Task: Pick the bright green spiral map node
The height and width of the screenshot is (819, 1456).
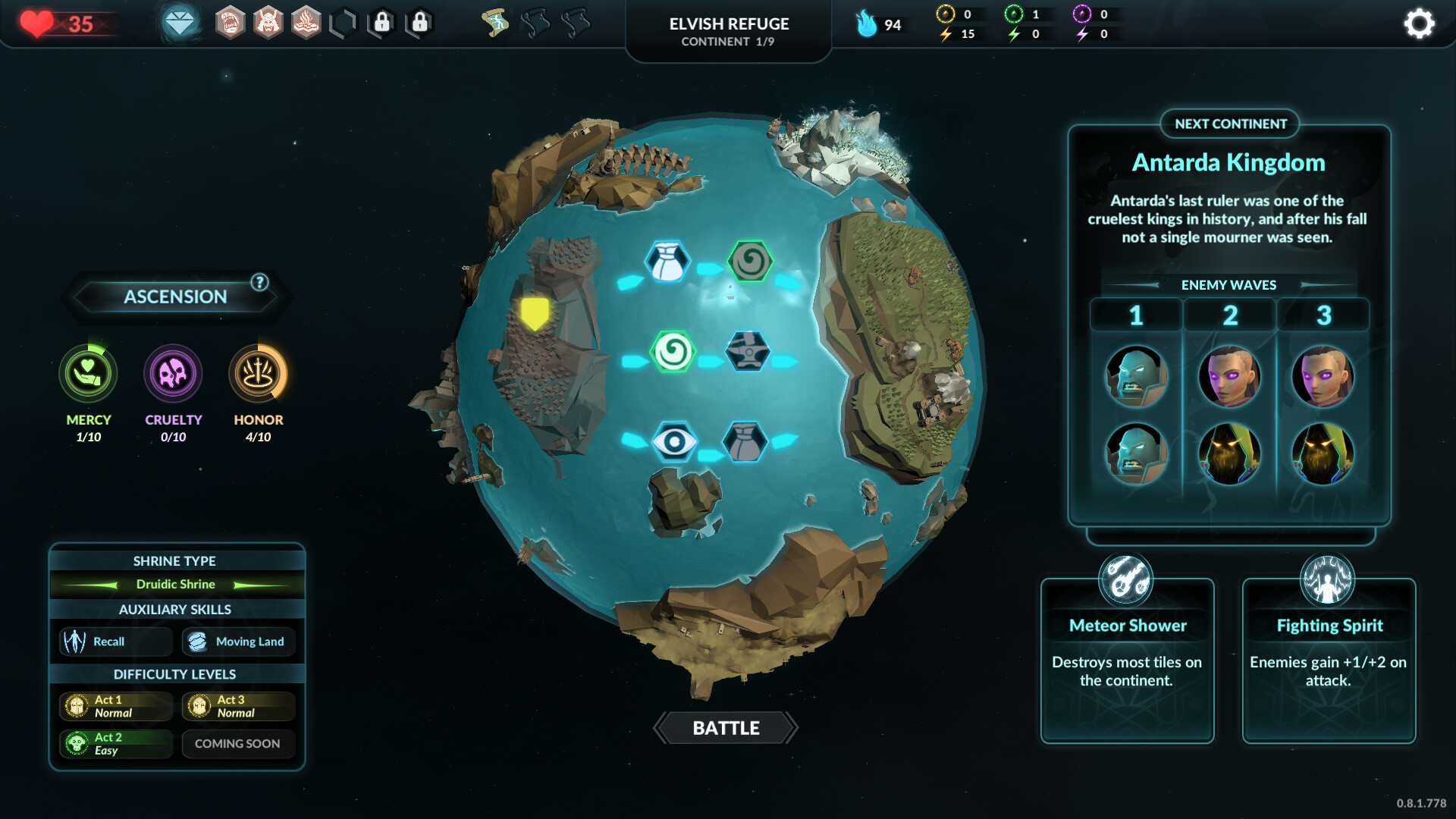Action: pyautogui.click(x=673, y=351)
